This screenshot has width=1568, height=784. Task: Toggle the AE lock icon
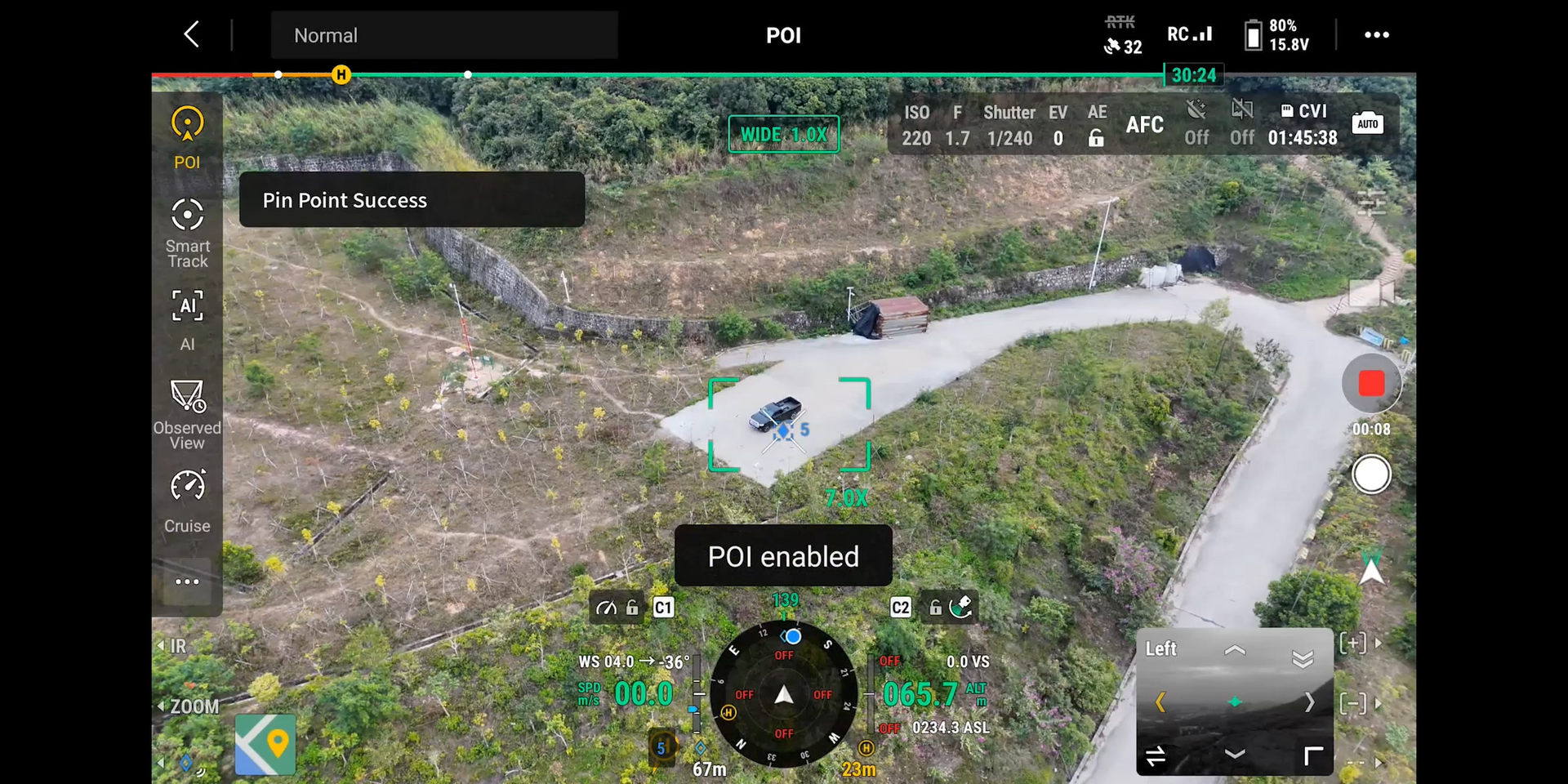[1096, 139]
